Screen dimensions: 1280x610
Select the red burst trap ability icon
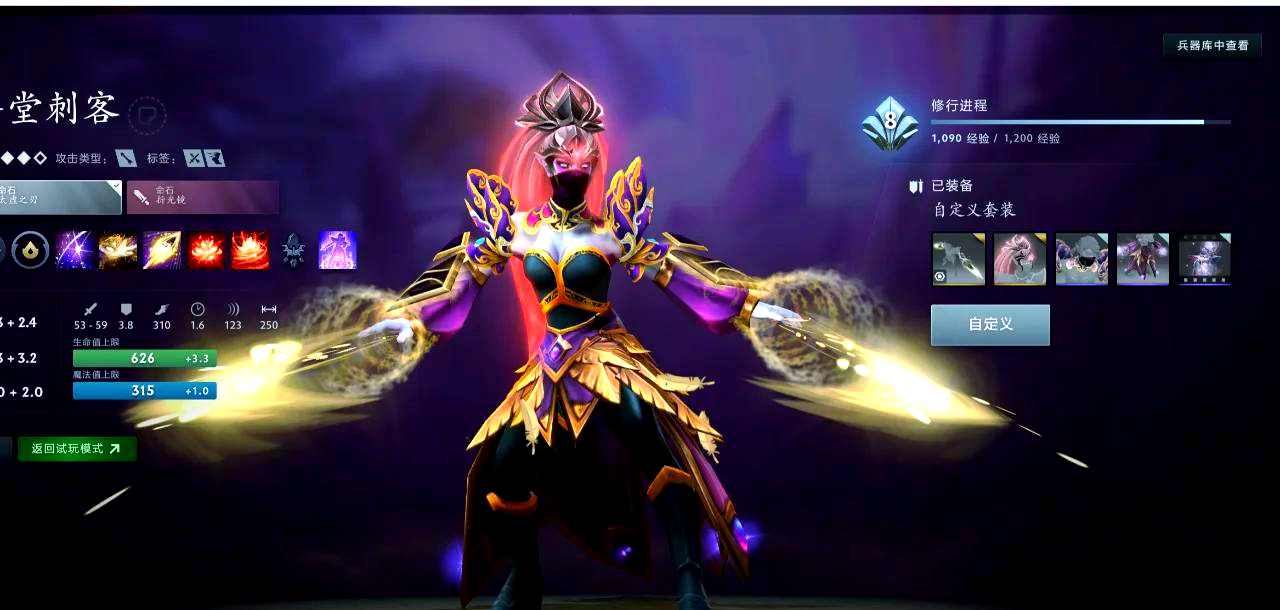pos(250,250)
